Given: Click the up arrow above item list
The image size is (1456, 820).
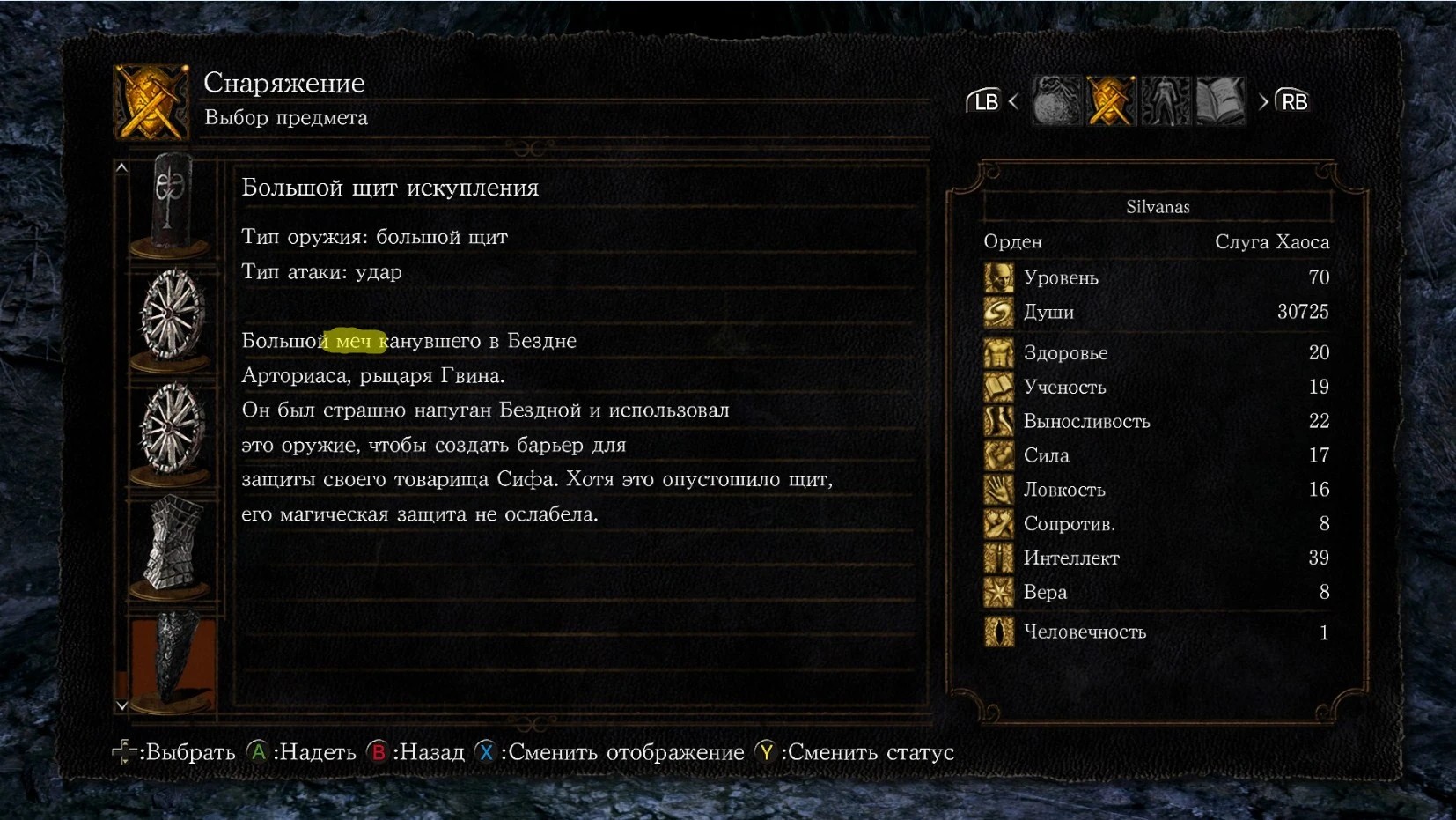Looking at the screenshot, I should click(x=121, y=167).
